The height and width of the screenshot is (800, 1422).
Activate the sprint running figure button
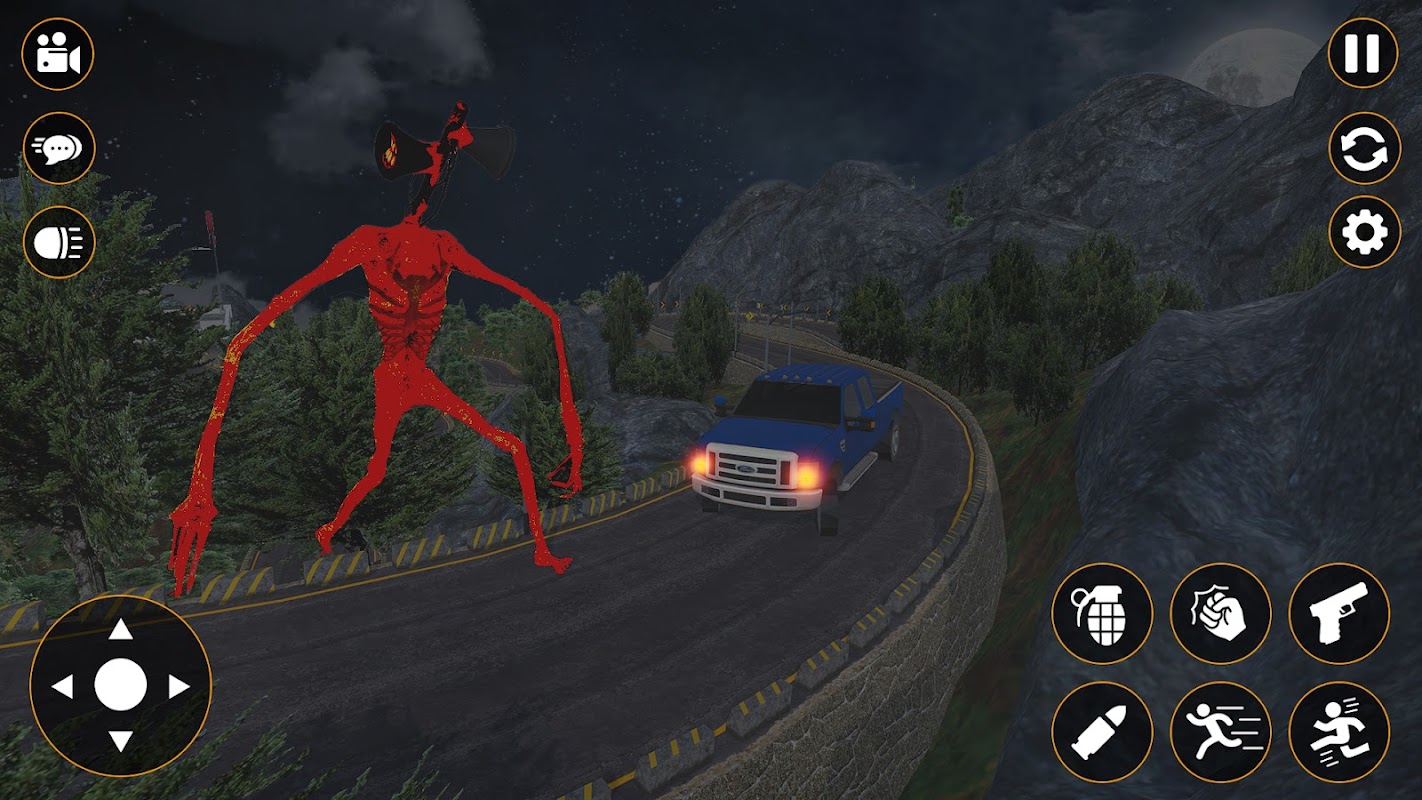[1220, 732]
